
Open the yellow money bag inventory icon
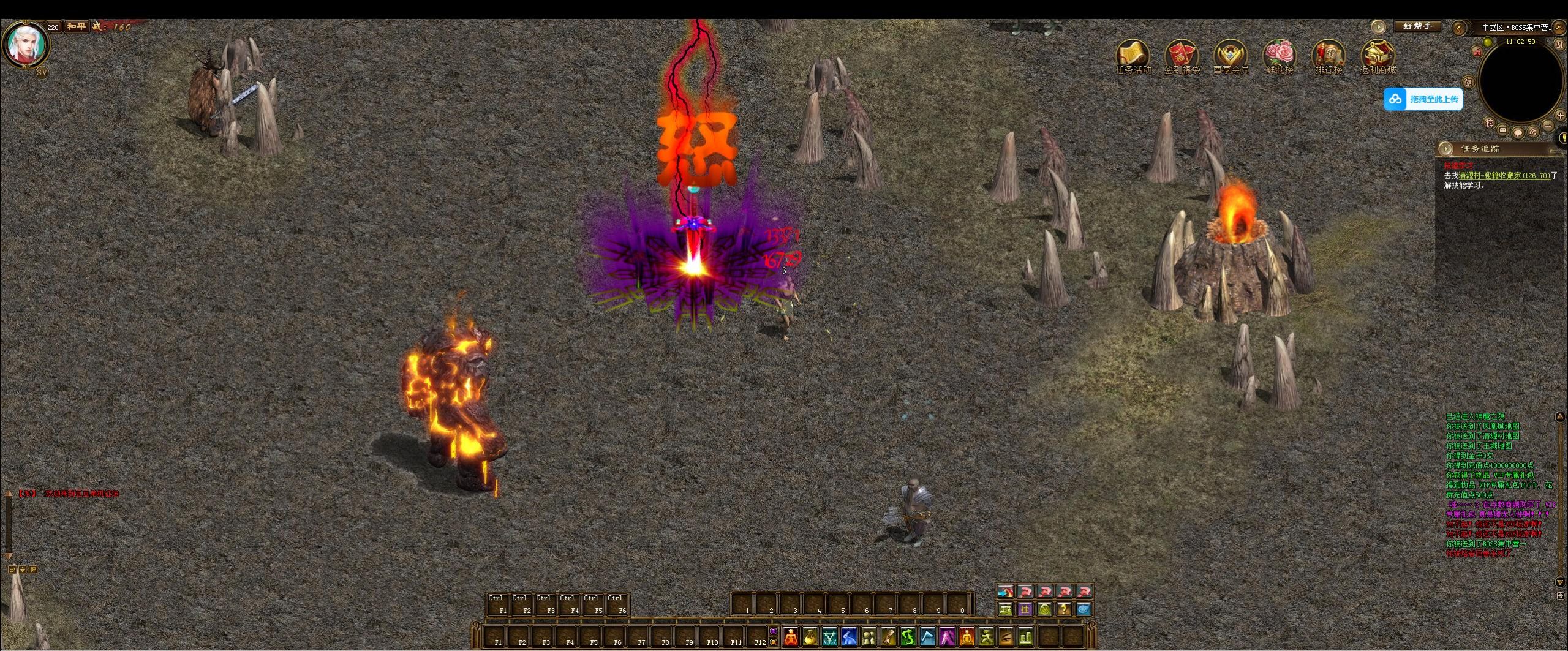[x=810, y=638]
